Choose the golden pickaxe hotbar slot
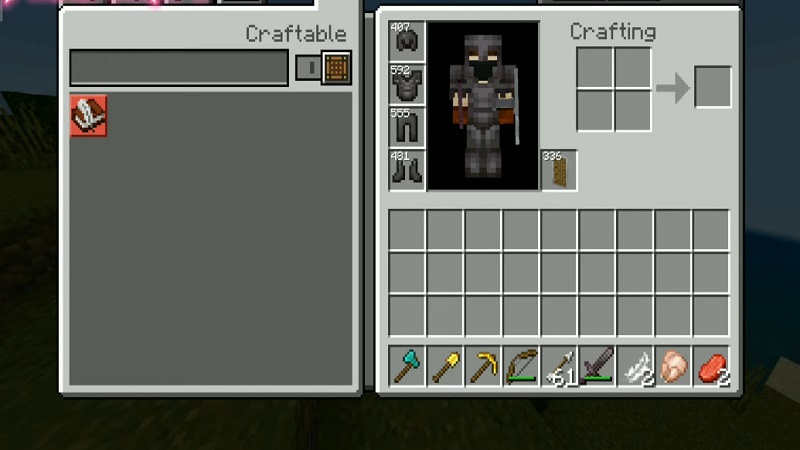The width and height of the screenshot is (800, 450). (x=484, y=367)
